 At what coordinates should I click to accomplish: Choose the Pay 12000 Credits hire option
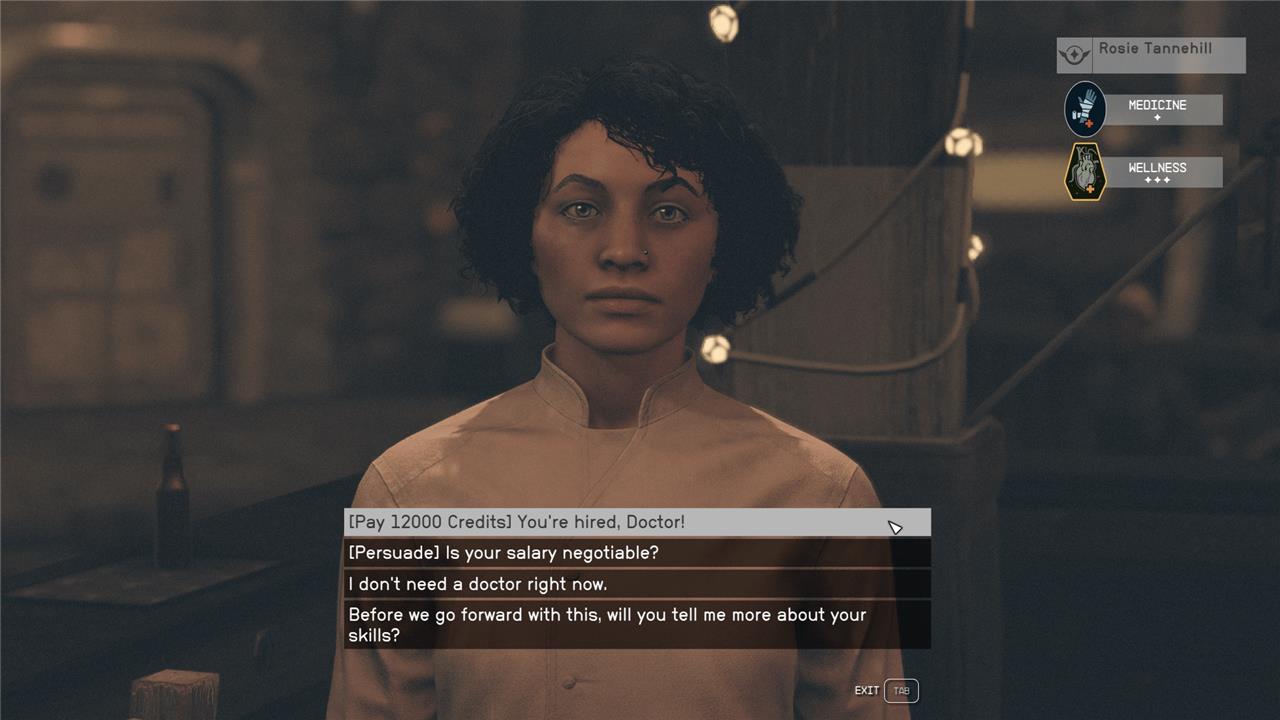[636, 522]
